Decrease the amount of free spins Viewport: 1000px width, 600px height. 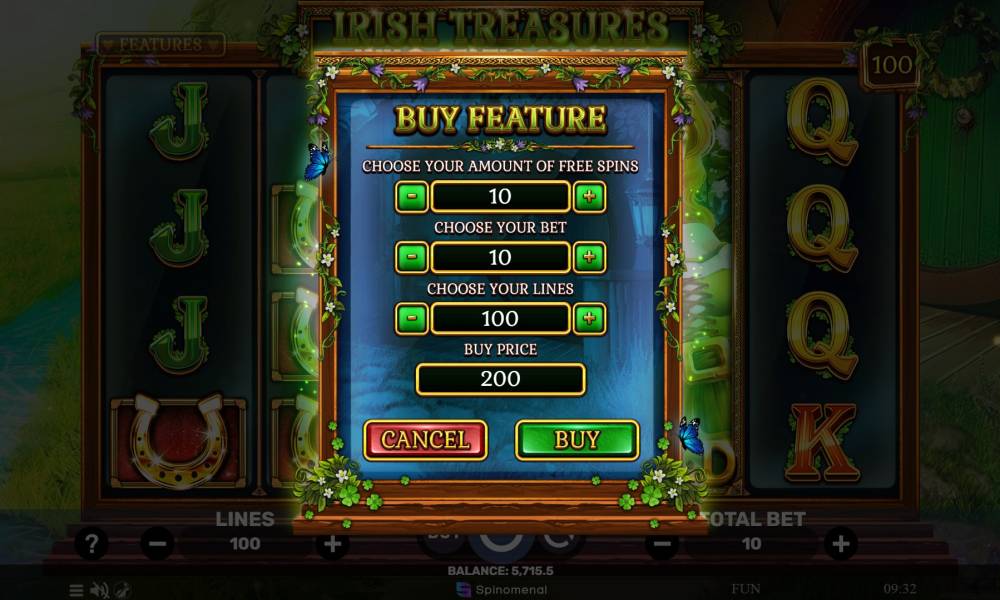point(412,196)
